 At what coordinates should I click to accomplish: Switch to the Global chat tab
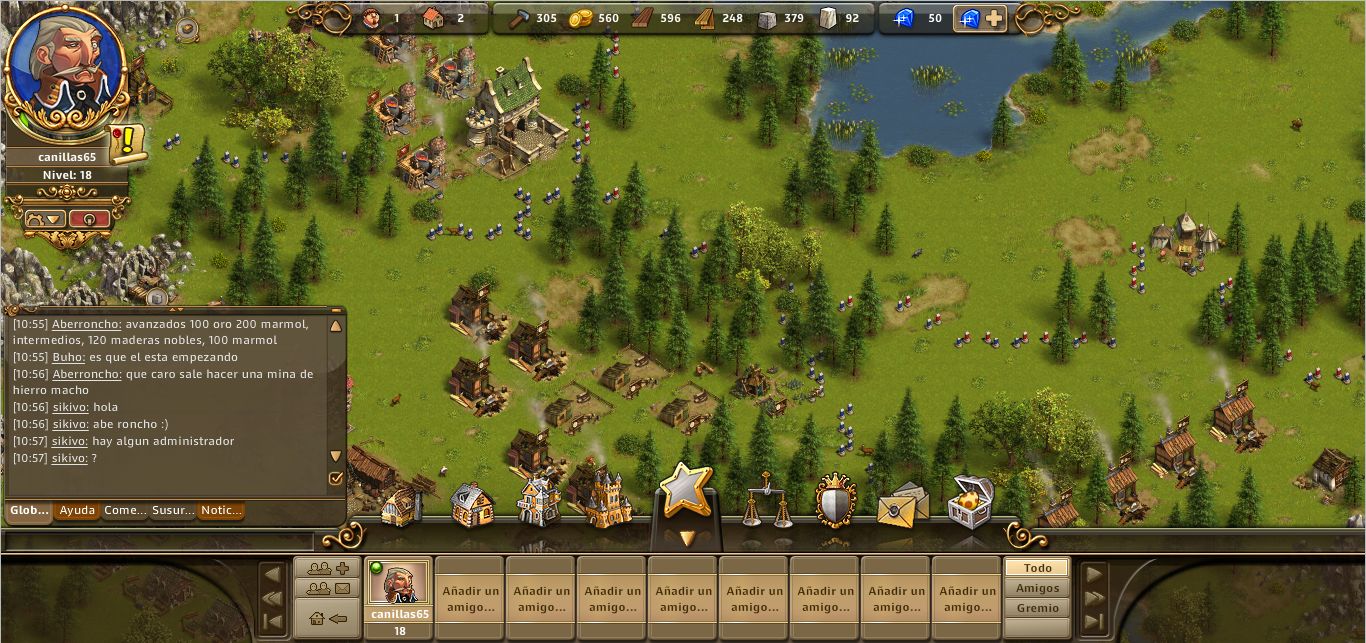tap(29, 511)
